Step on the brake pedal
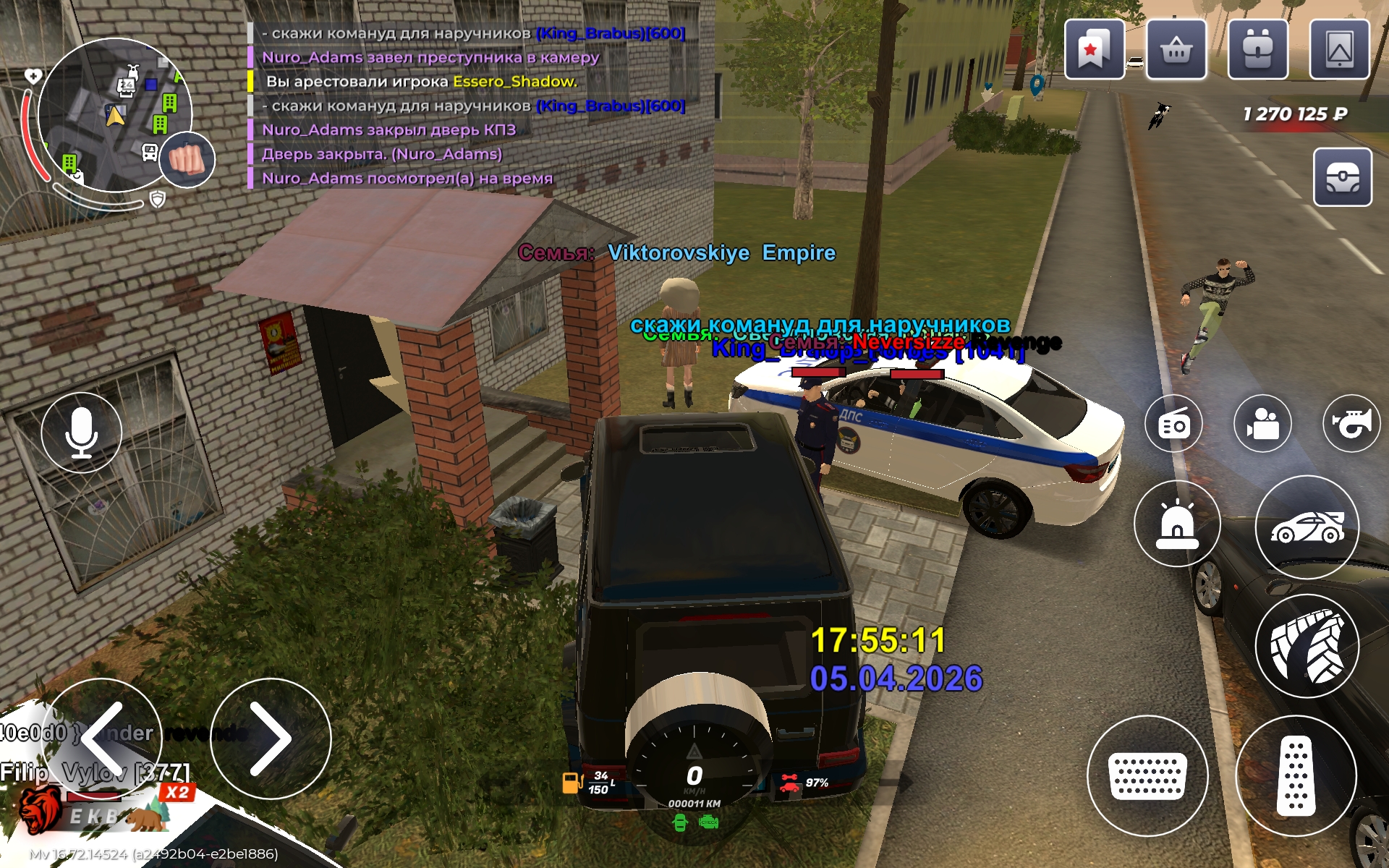The image size is (1389, 868). click(x=1147, y=776)
